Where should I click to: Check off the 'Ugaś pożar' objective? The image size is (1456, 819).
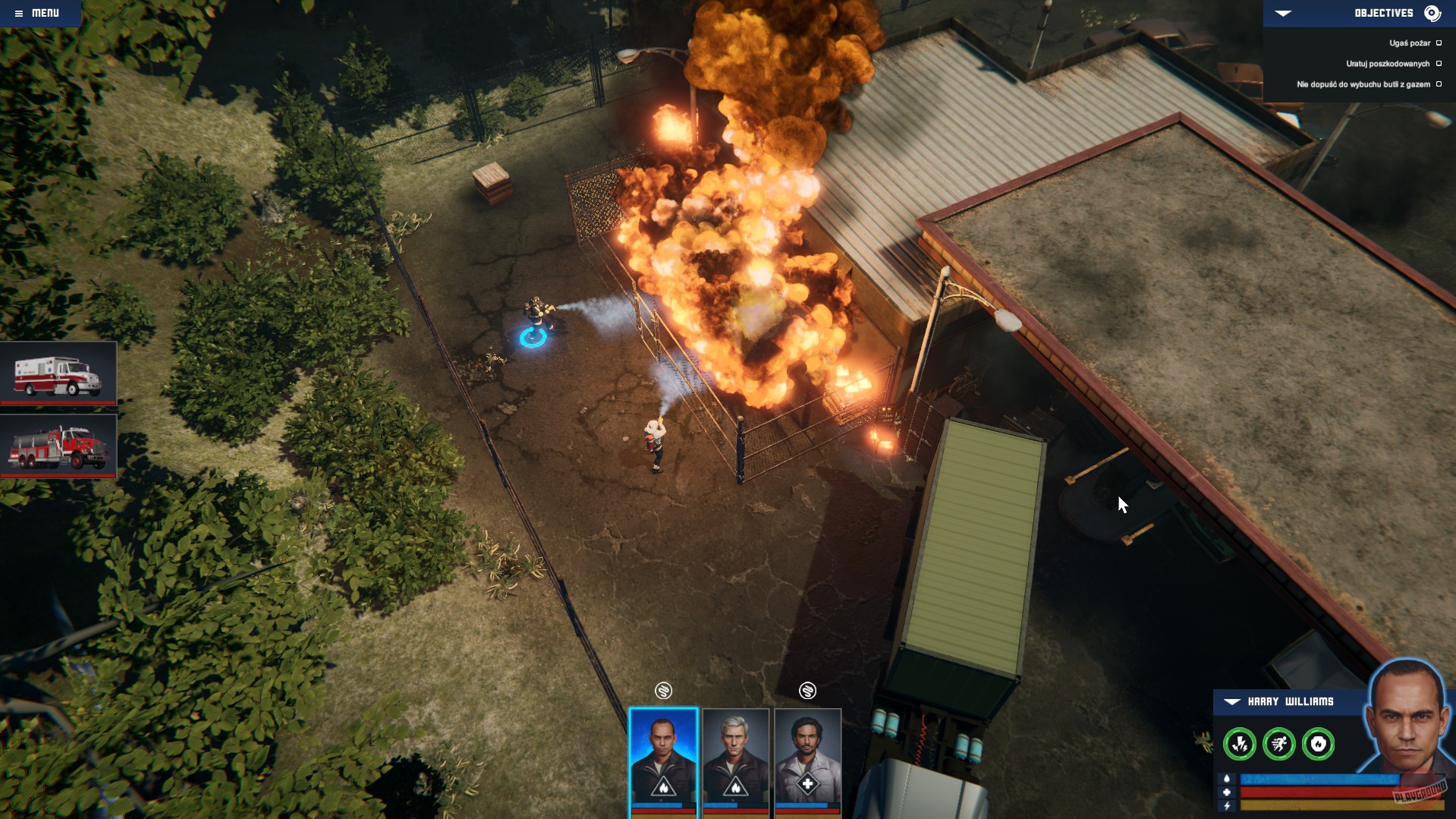click(x=1440, y=43)
